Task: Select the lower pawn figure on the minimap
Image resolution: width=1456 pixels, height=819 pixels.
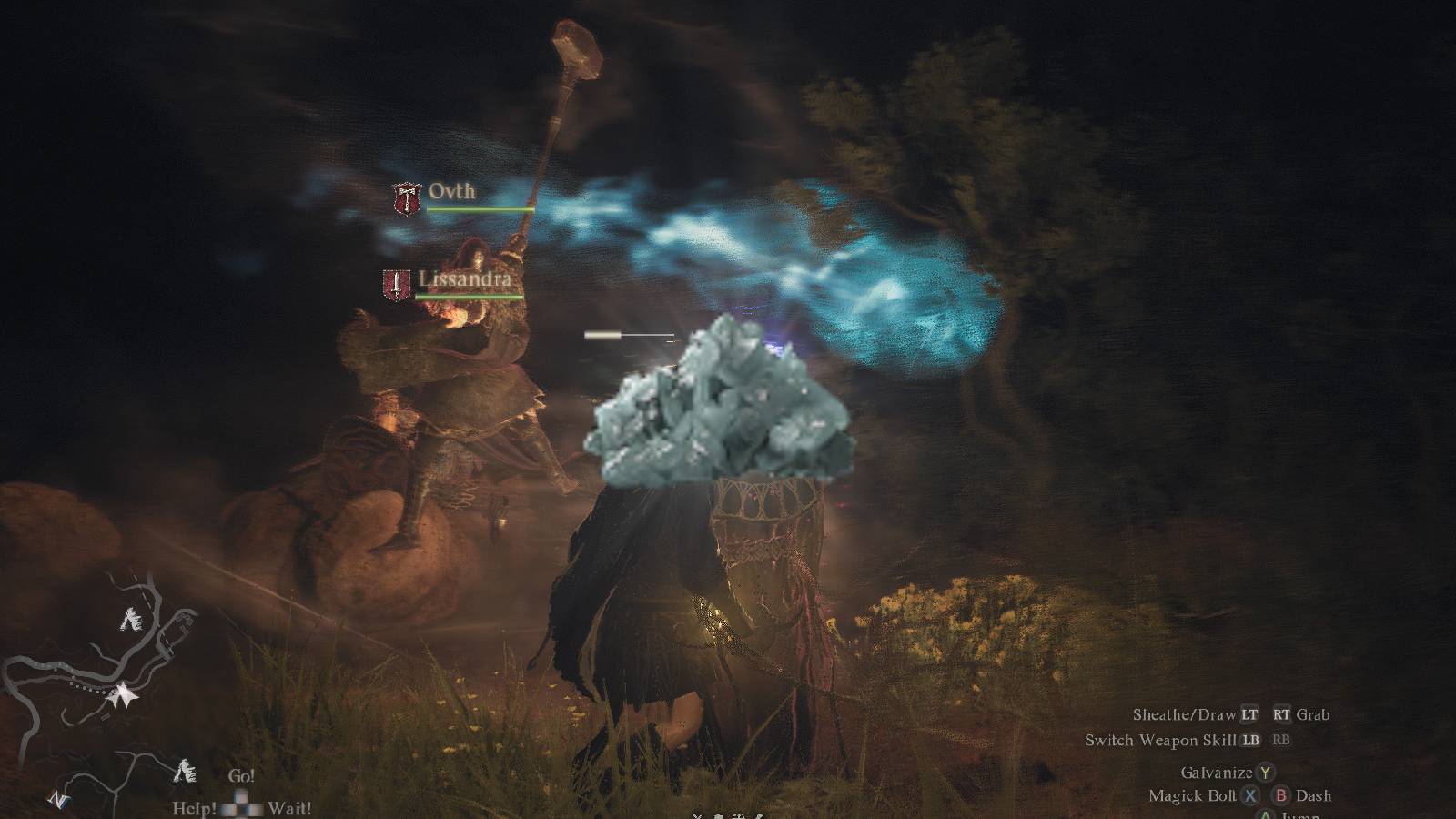Action: (x=186, y=772)
